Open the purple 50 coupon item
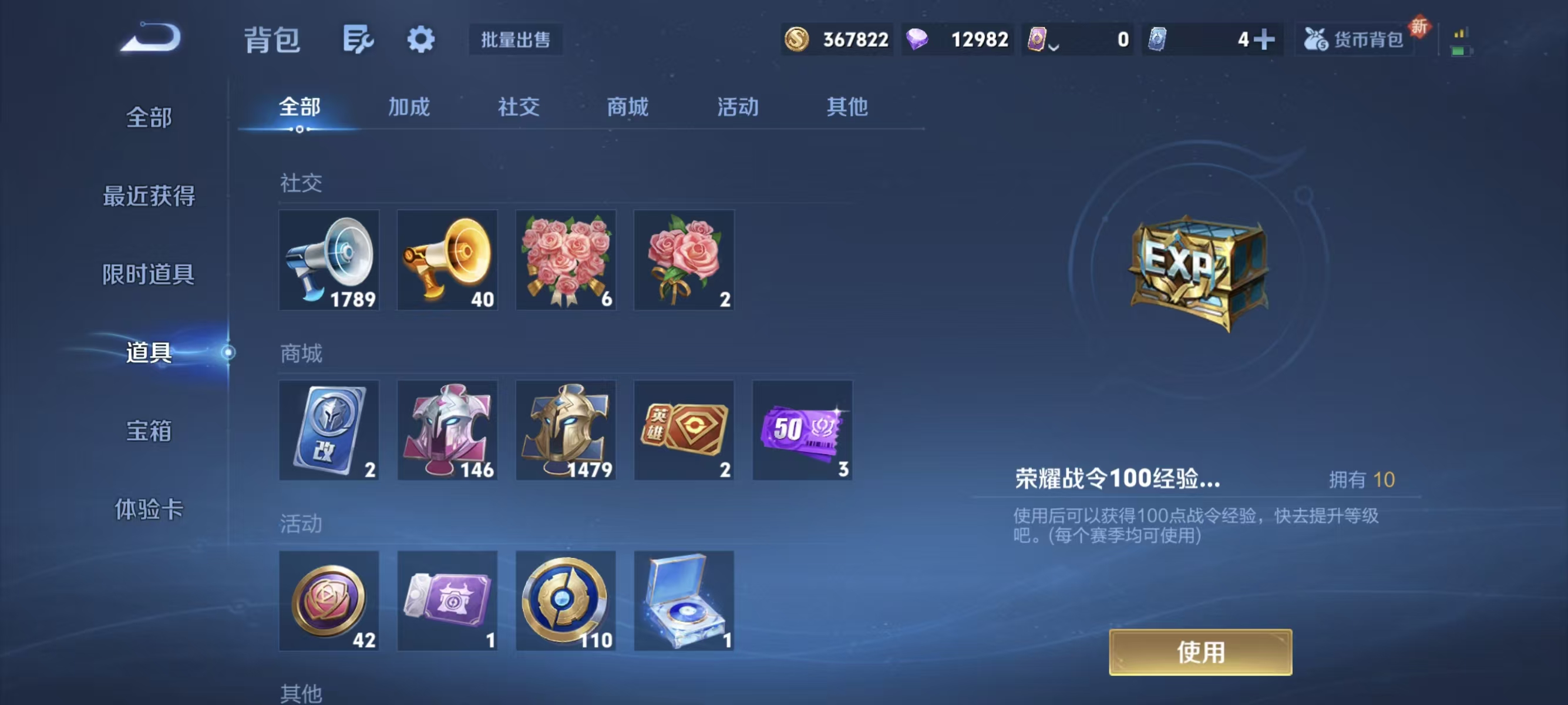This screenshot has height=705, width=1568. pos(802,431)
